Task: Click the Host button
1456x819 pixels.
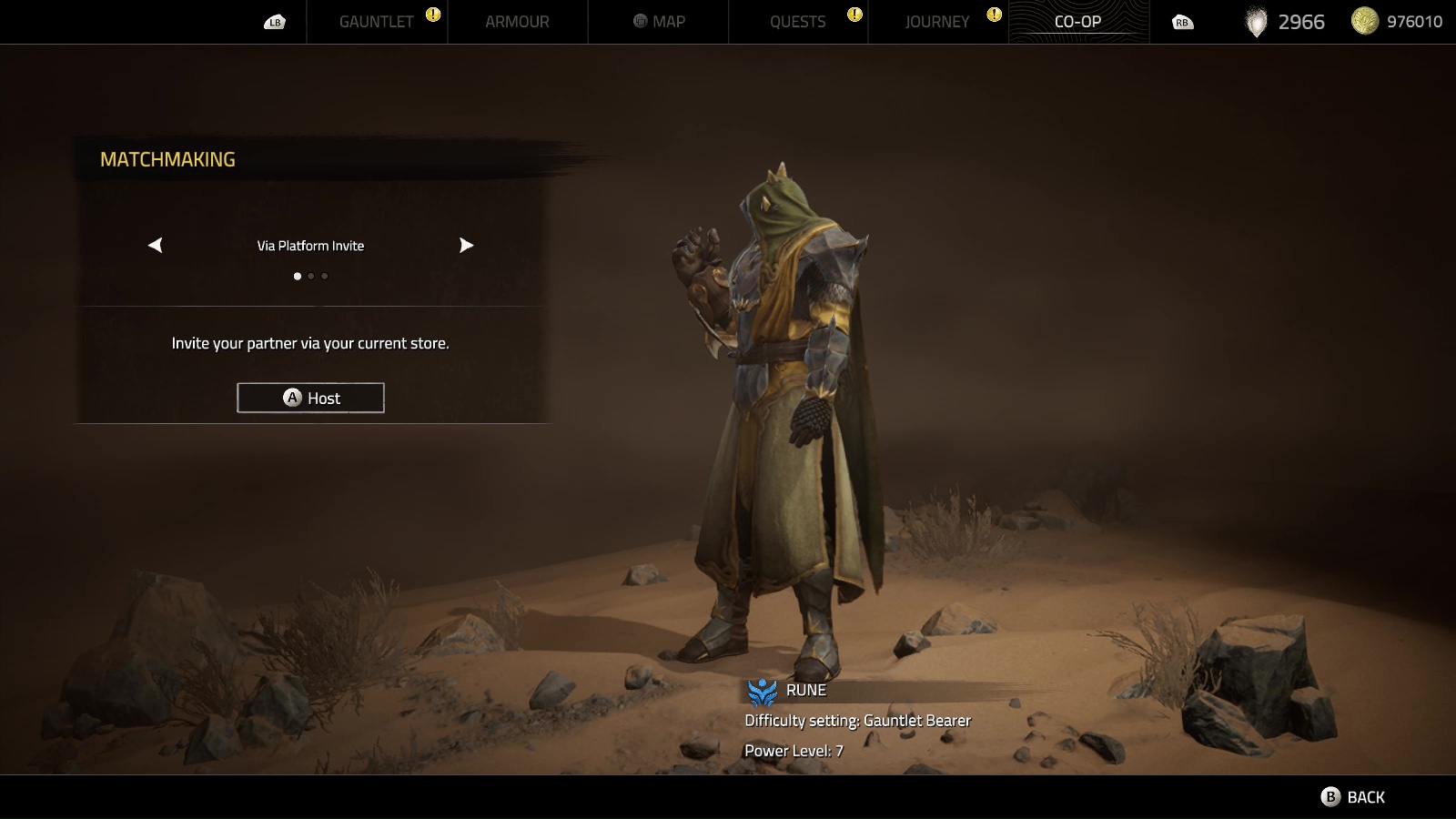Action: (x=310, y=398)
